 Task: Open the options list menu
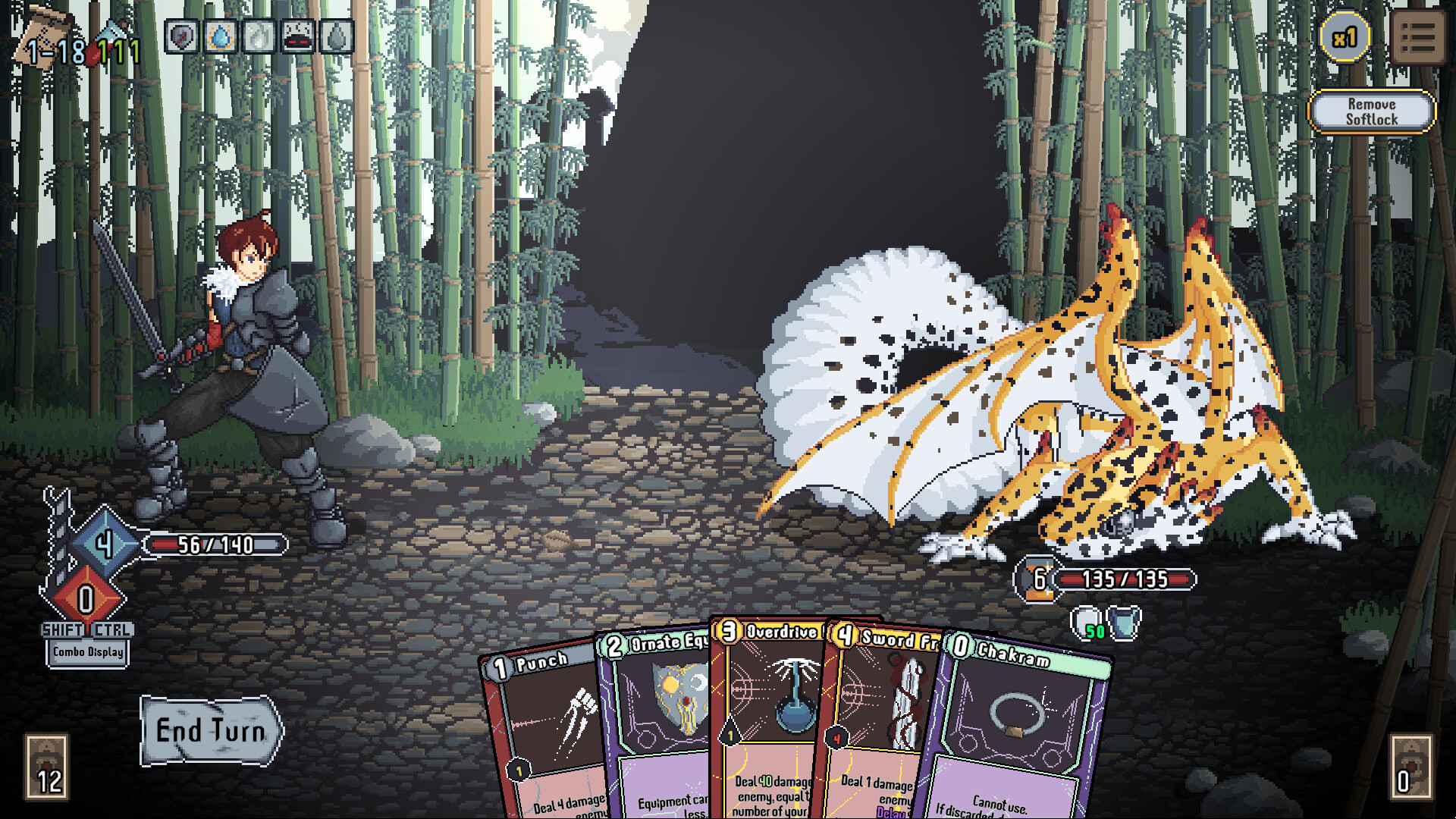pos(1417,36)
